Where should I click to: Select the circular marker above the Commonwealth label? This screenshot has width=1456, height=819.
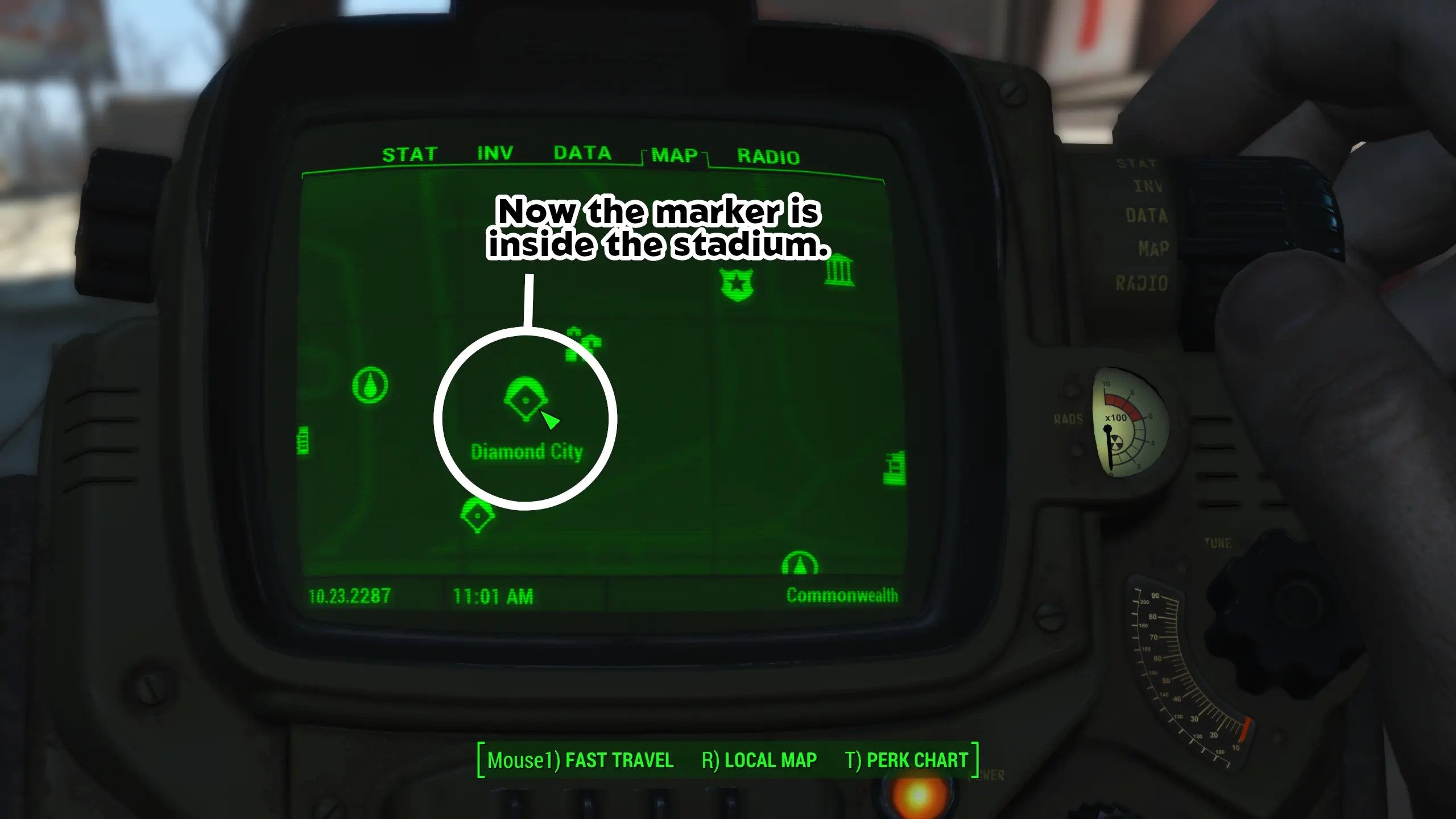click(800, 564)
